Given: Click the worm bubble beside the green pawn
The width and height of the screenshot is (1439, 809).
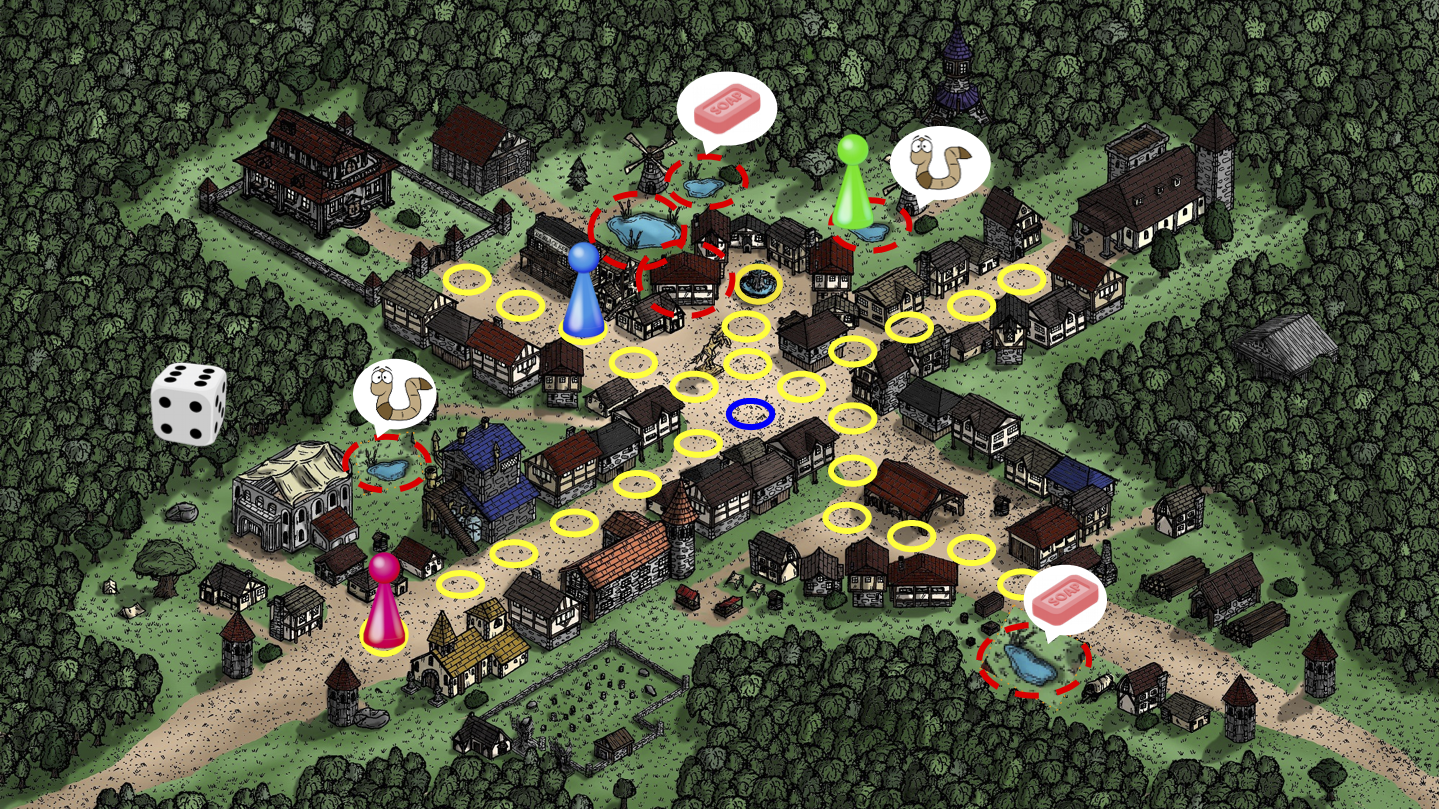Looking at the screenshot, I should coord(940,160).
